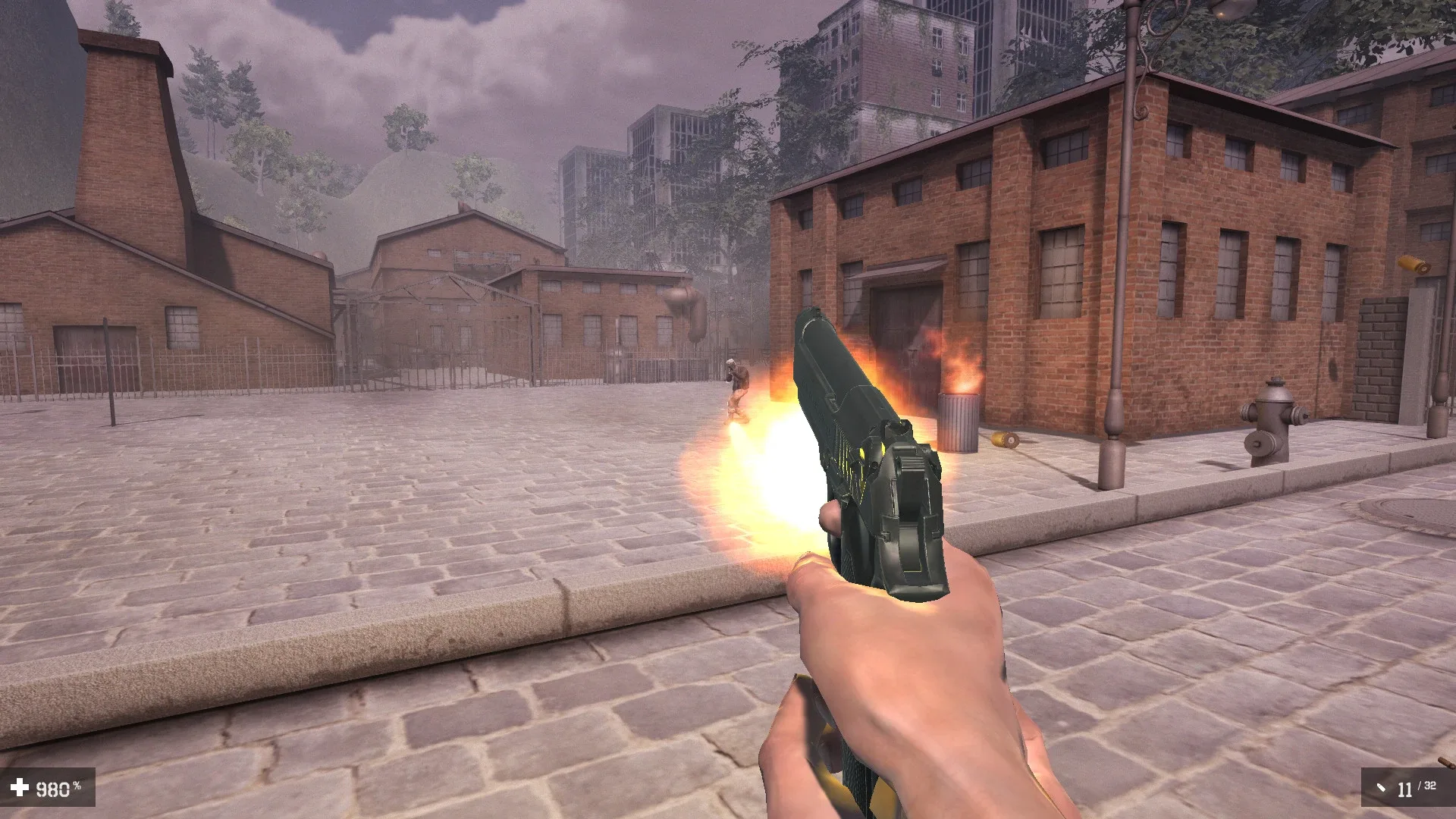
Task: Select the 980% health value
Action: (55, 789)
